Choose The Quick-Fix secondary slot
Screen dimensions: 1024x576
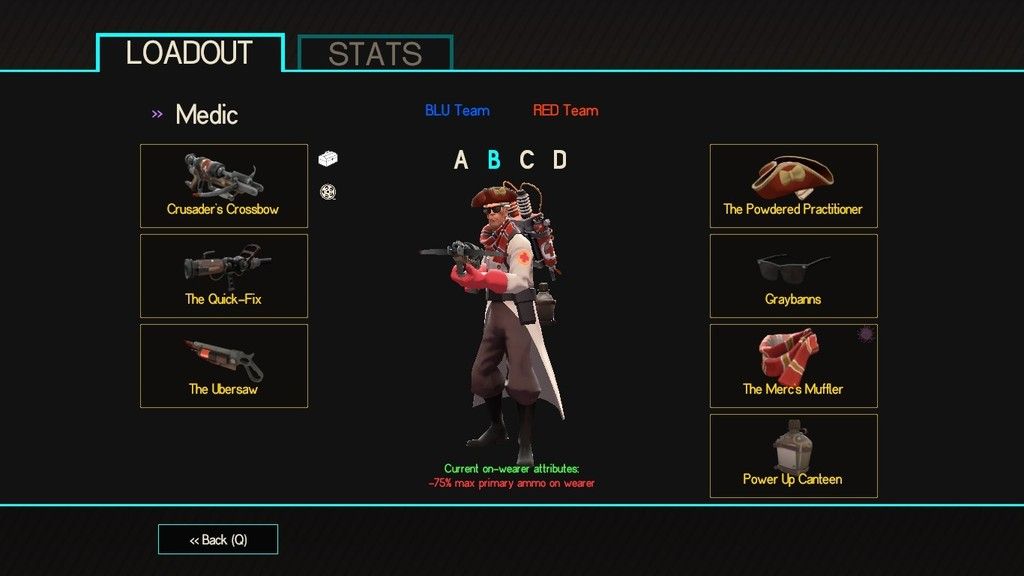(x=224, y=276)
